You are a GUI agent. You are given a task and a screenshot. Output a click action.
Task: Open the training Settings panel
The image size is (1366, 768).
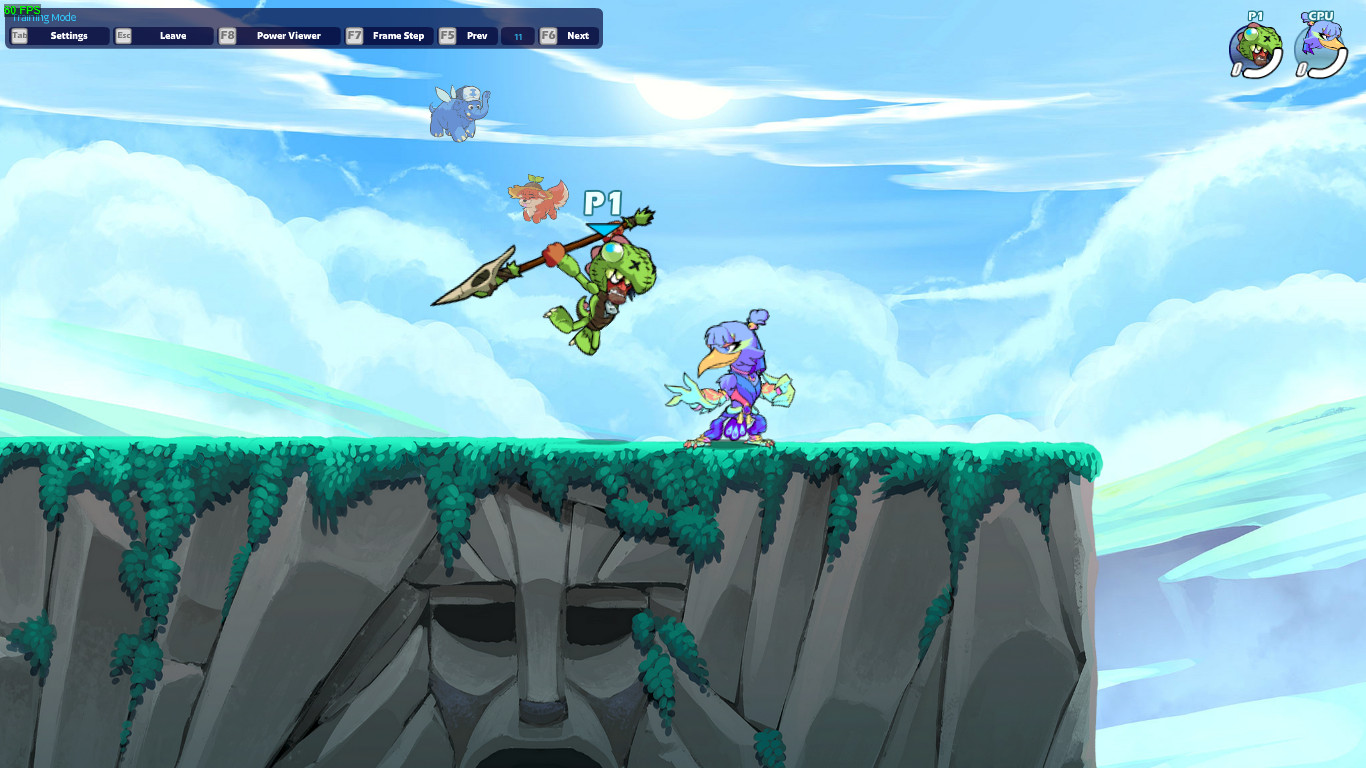coord(71,36)
